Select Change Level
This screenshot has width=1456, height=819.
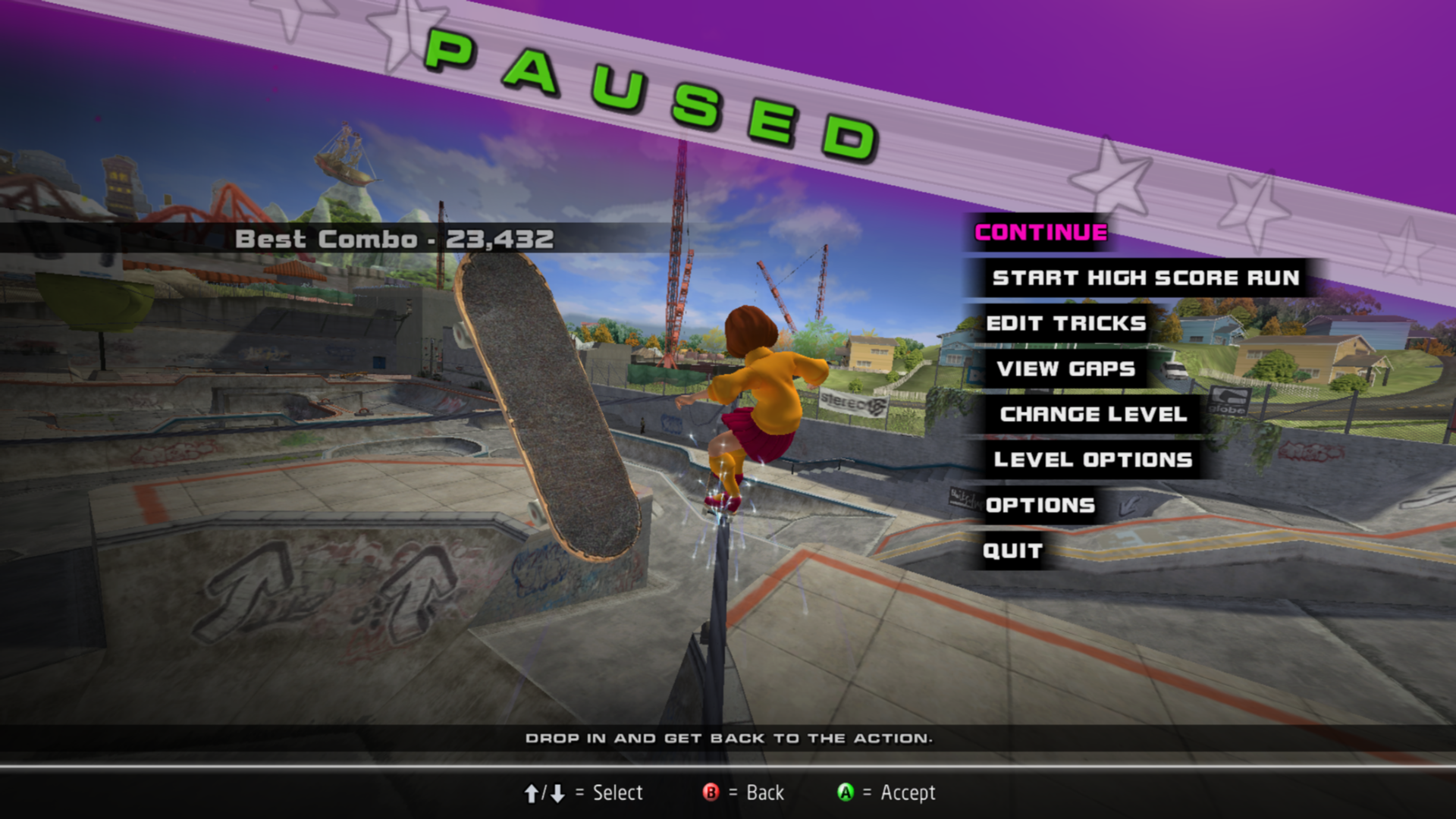tap(1093, 415)
